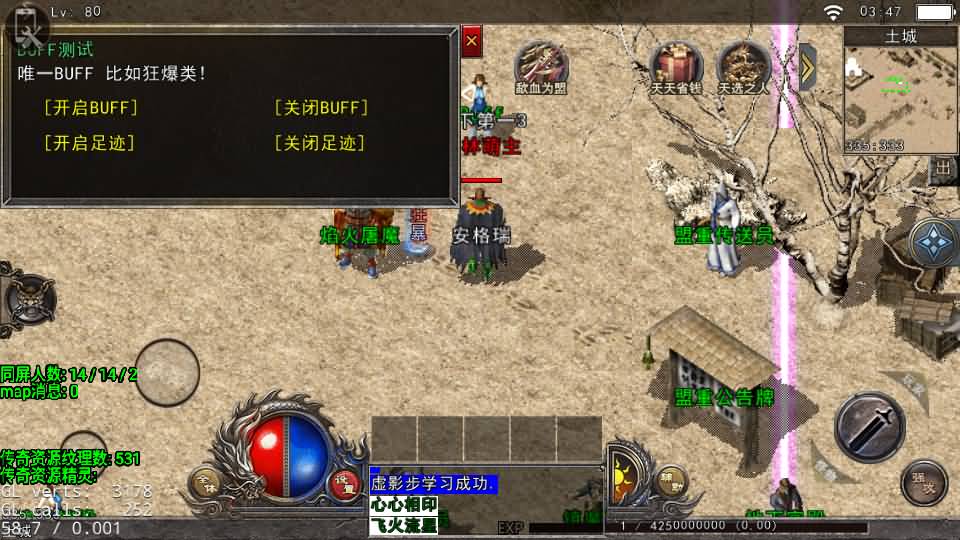960x540 pixels.
Task: Tap the skull icon on left edge
Action: pos(25,298)
